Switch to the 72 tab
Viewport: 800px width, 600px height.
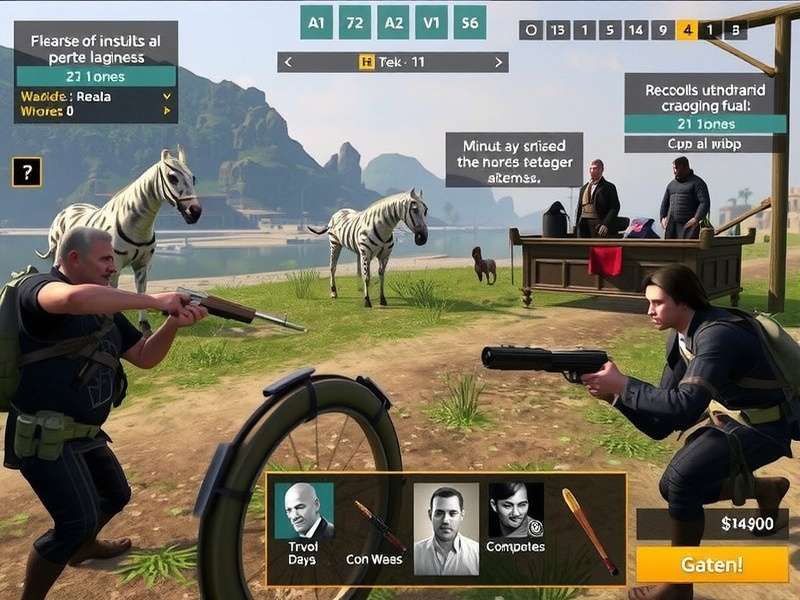[x=354, y=22]
